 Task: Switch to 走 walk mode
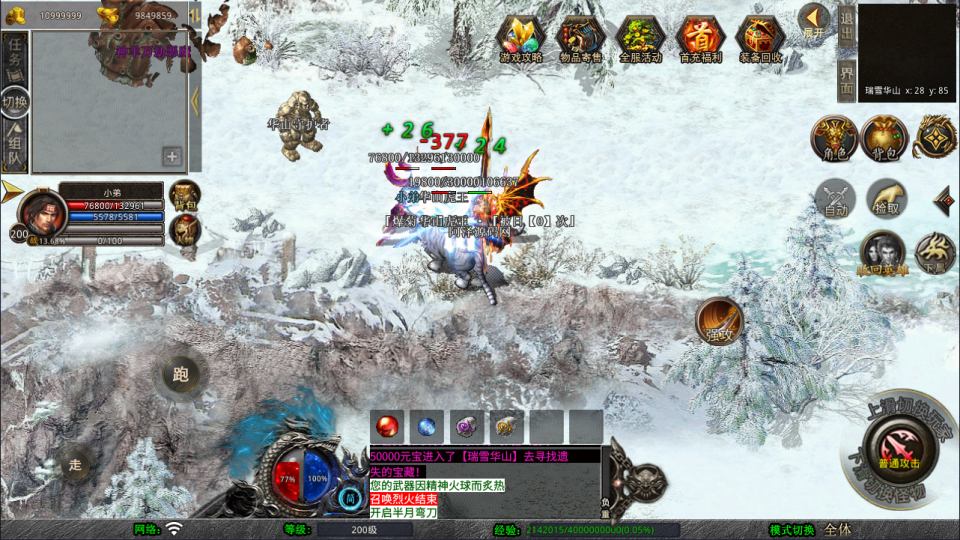(74, 464)
